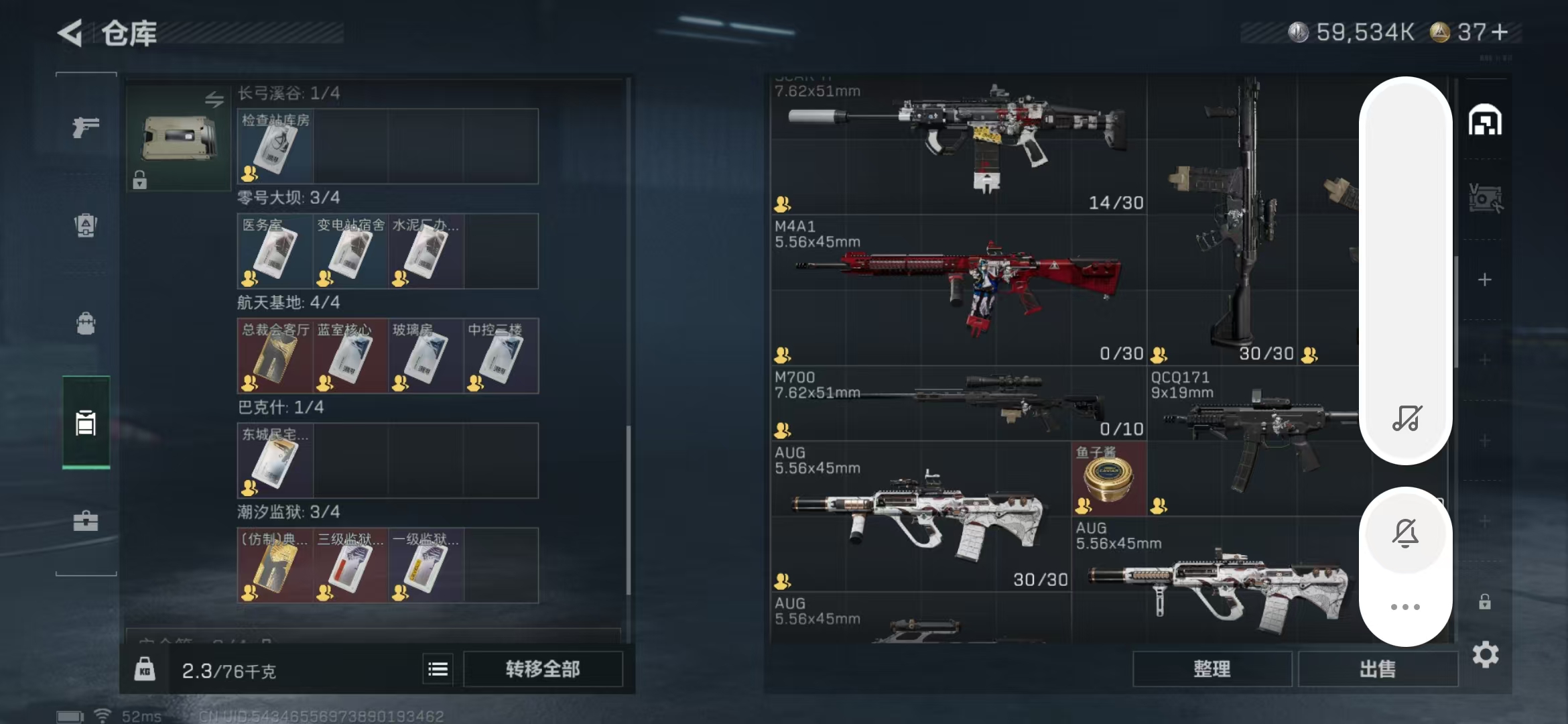Select the 检查站库房 keycard

pyautogui.click(x=275, y=147)
